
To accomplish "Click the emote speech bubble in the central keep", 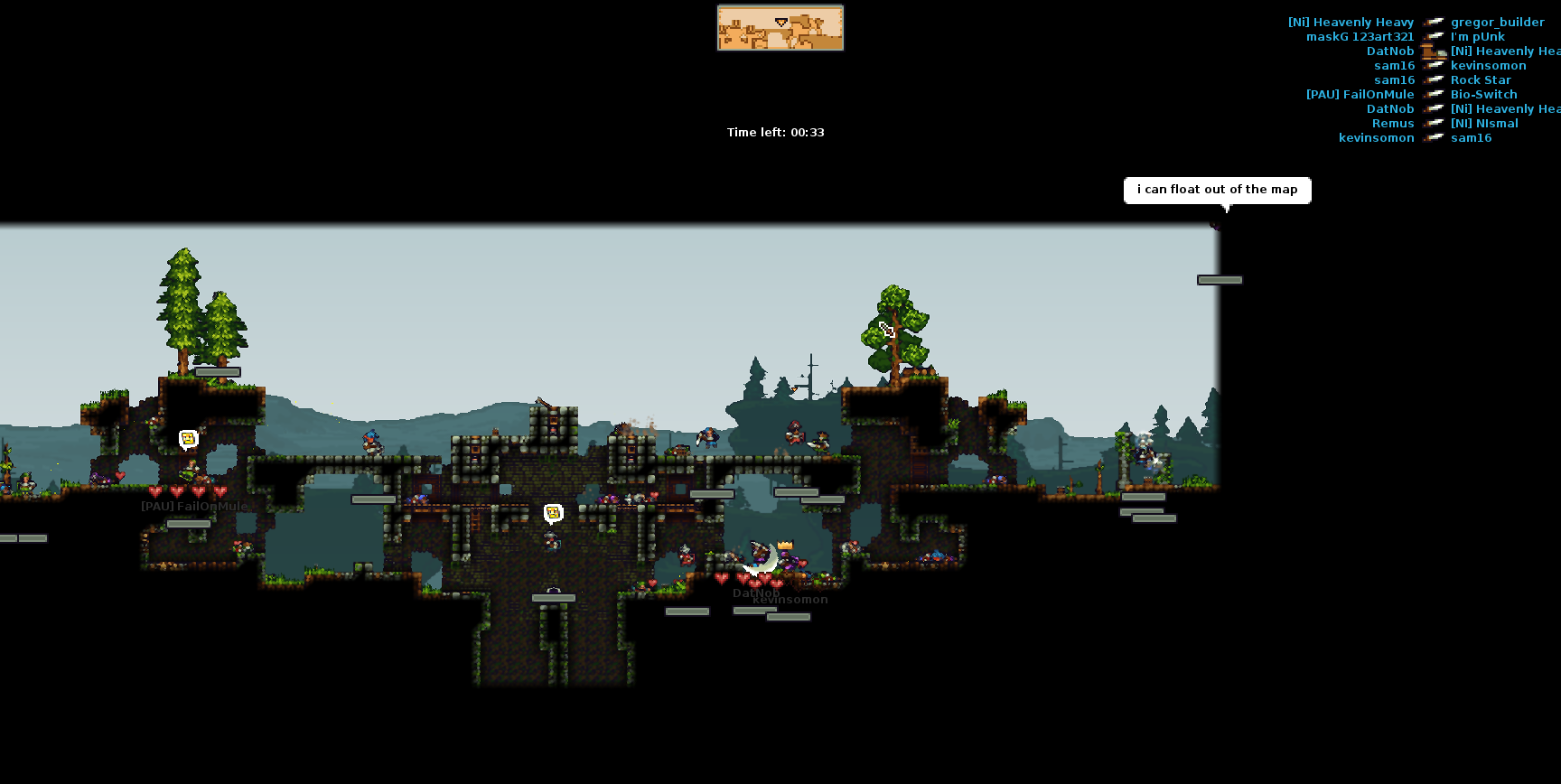I will (552, 512).
